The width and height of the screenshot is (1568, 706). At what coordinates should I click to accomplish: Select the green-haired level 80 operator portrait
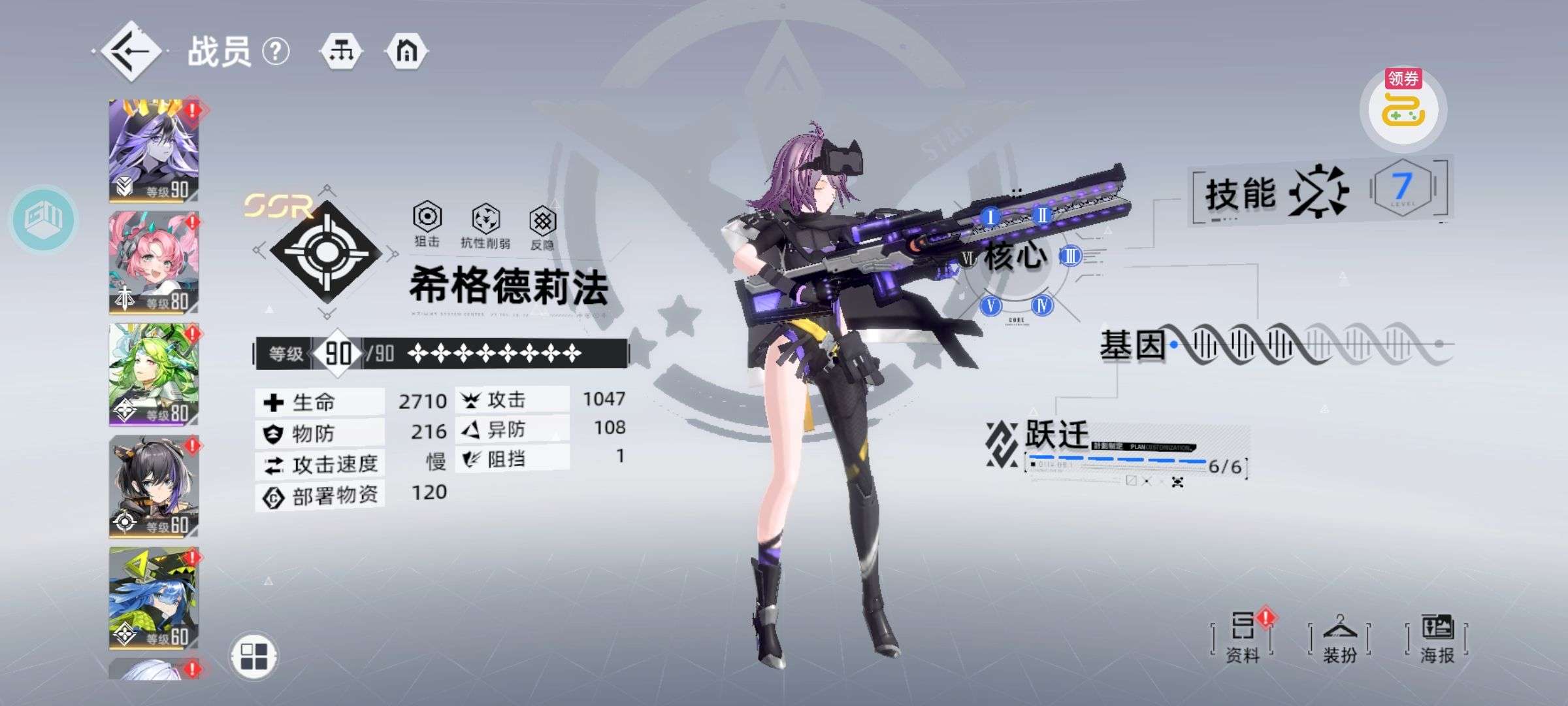[x=154, y=375]
